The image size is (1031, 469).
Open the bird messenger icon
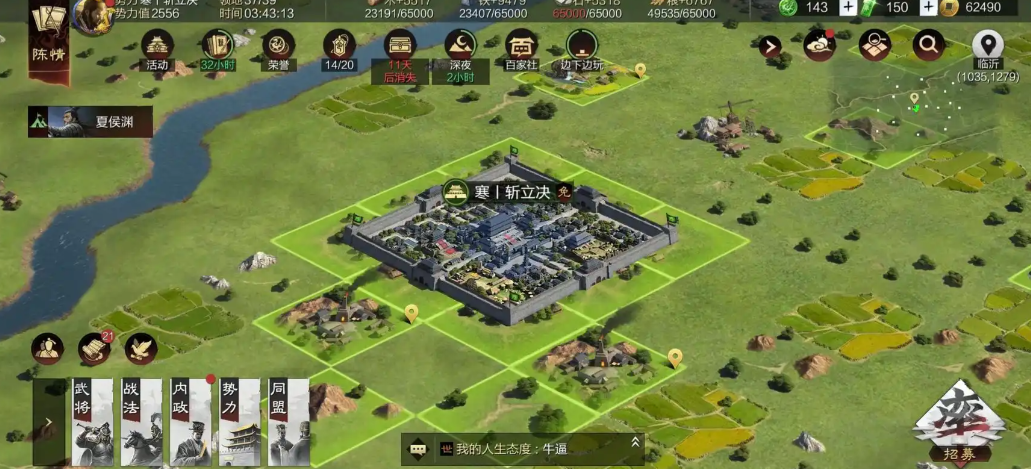pos(140,348)
